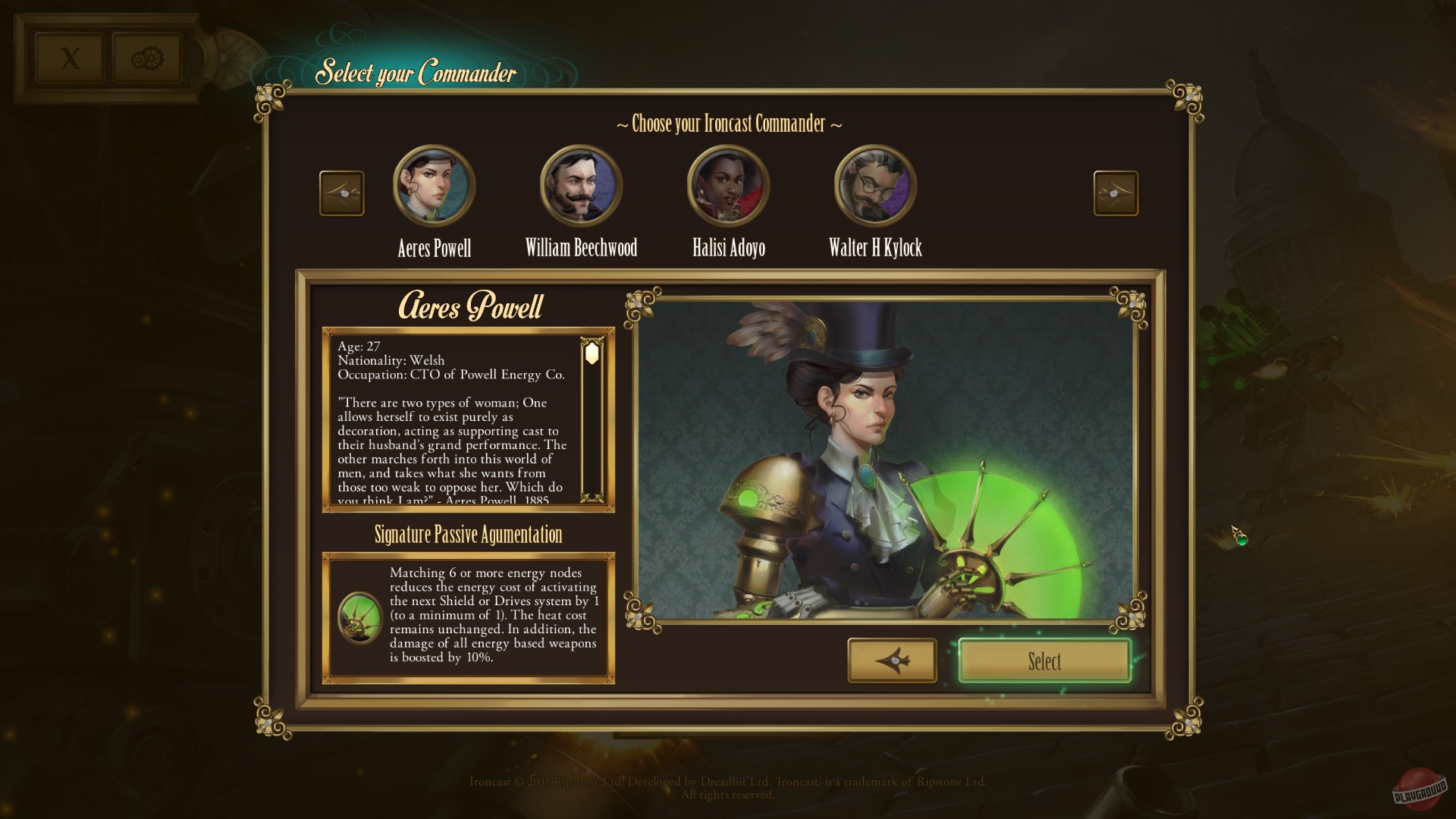This screenshot has height=819, width=1456.
Task: Click the Signature Passive Augmentation heading
Action: (467, 535)
